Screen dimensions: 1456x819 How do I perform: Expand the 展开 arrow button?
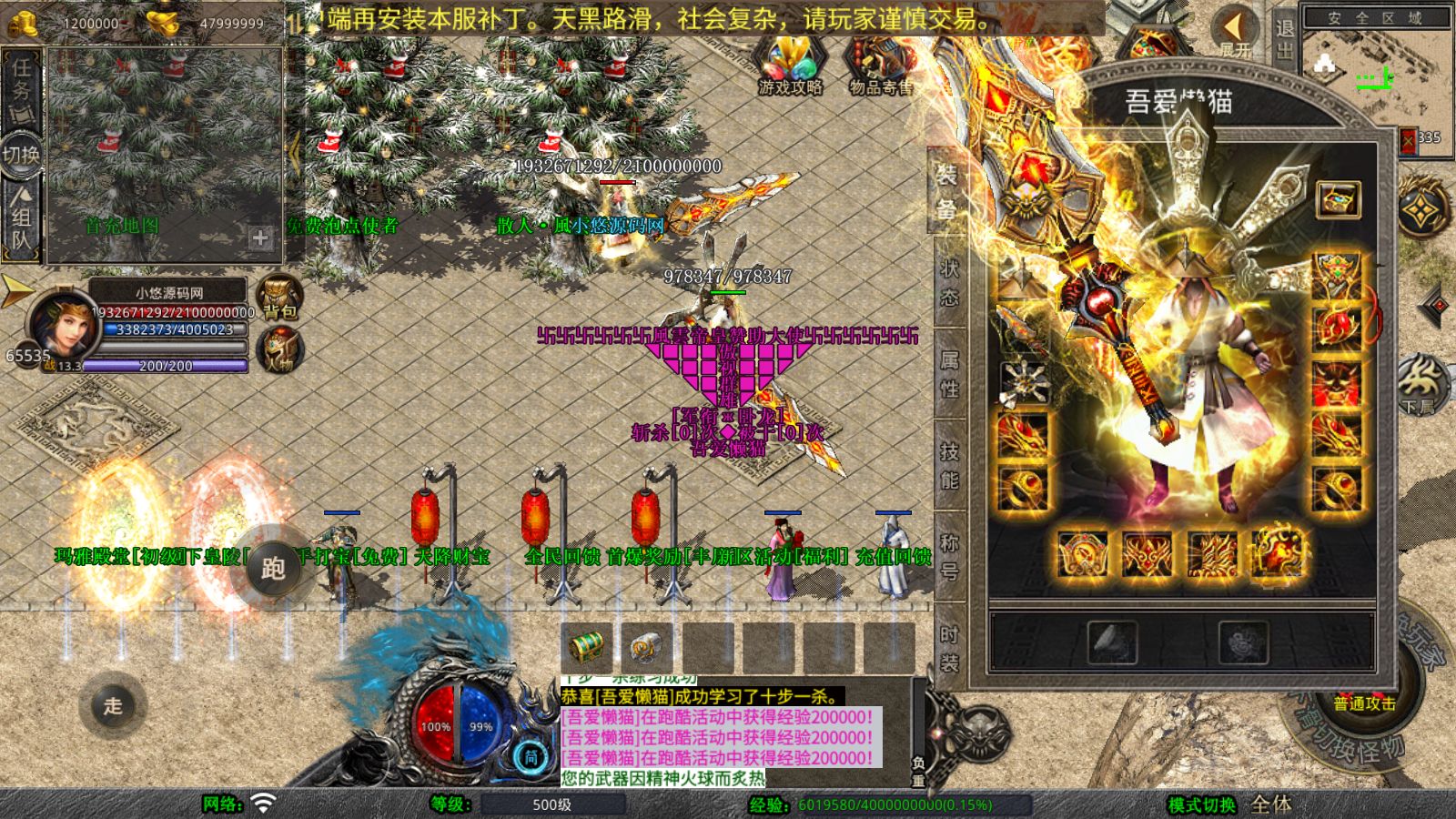click(x=1235, y=33)
